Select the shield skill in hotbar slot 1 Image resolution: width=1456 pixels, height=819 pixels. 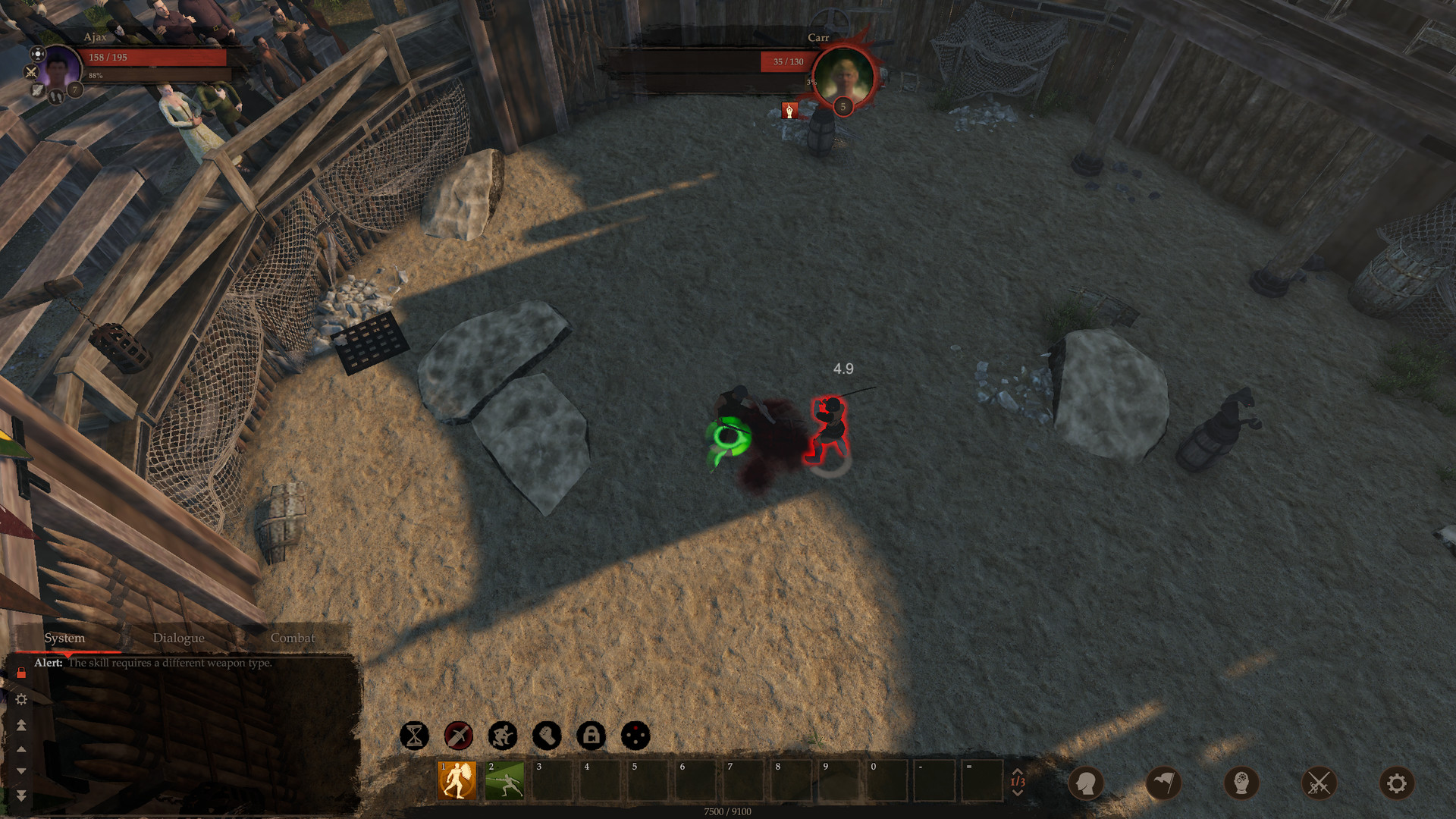(456, 780)
